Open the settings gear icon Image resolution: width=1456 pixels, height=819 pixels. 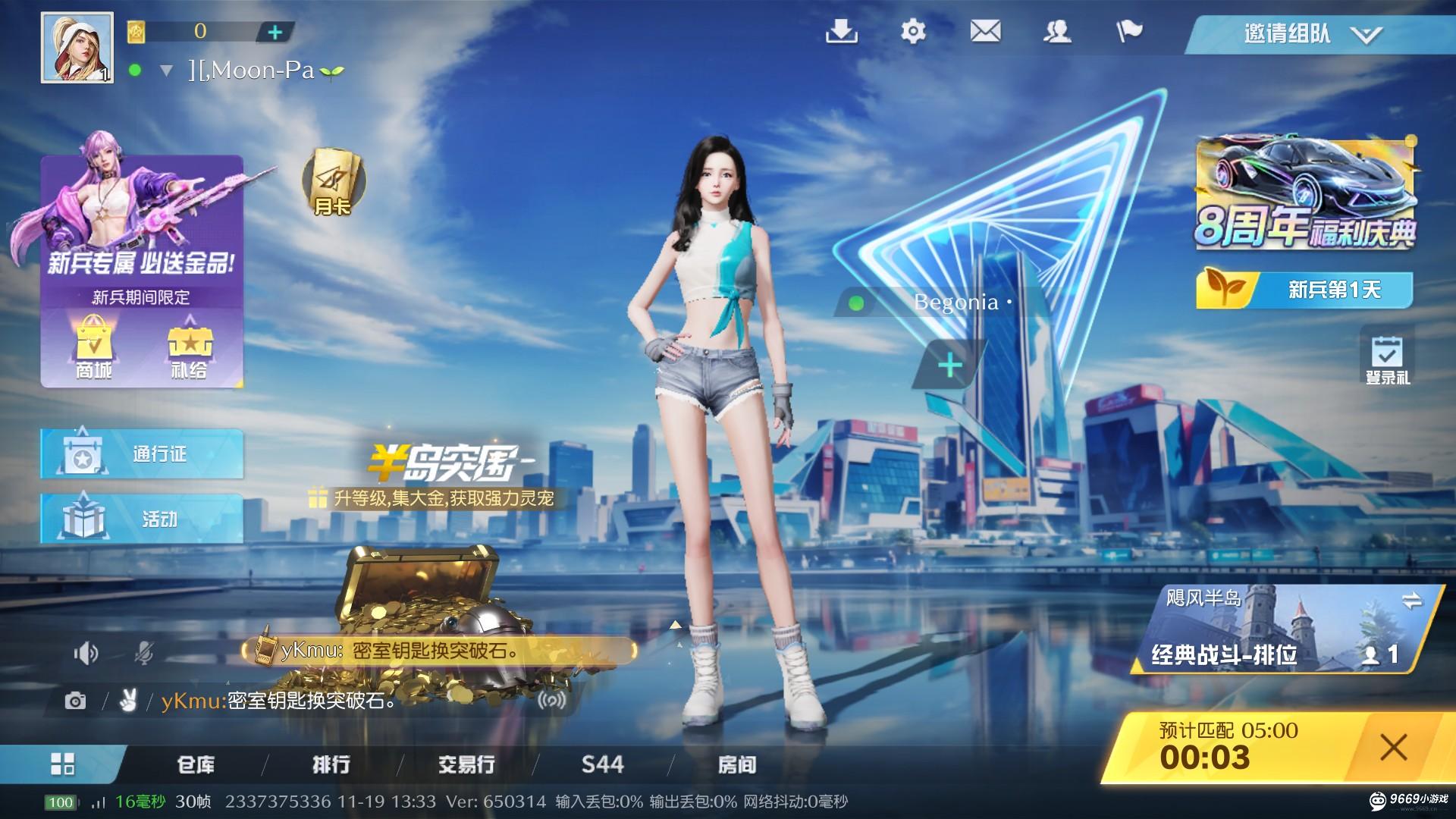point(912,31)
